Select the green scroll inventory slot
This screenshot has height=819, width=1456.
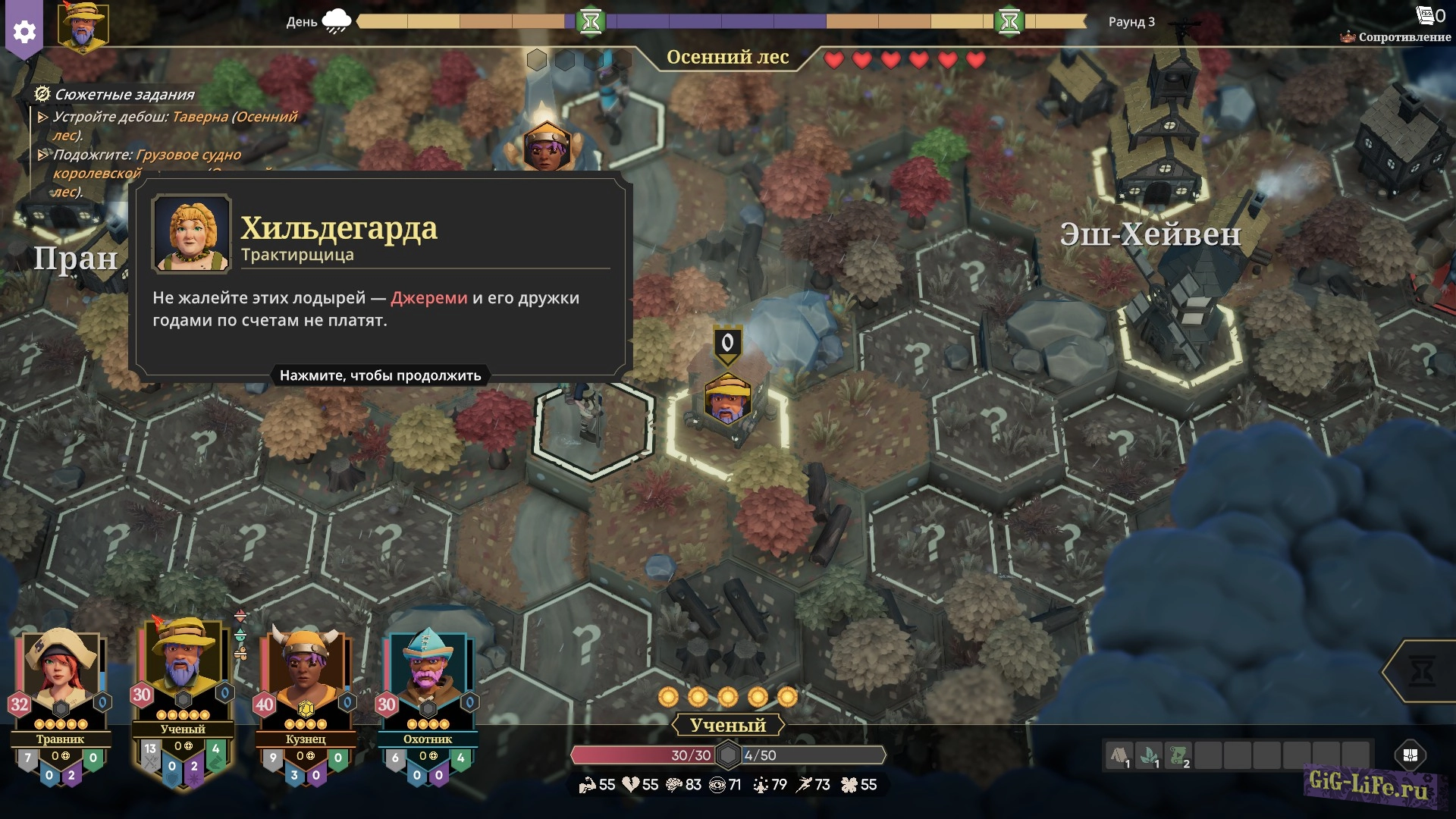(1178, 755)
